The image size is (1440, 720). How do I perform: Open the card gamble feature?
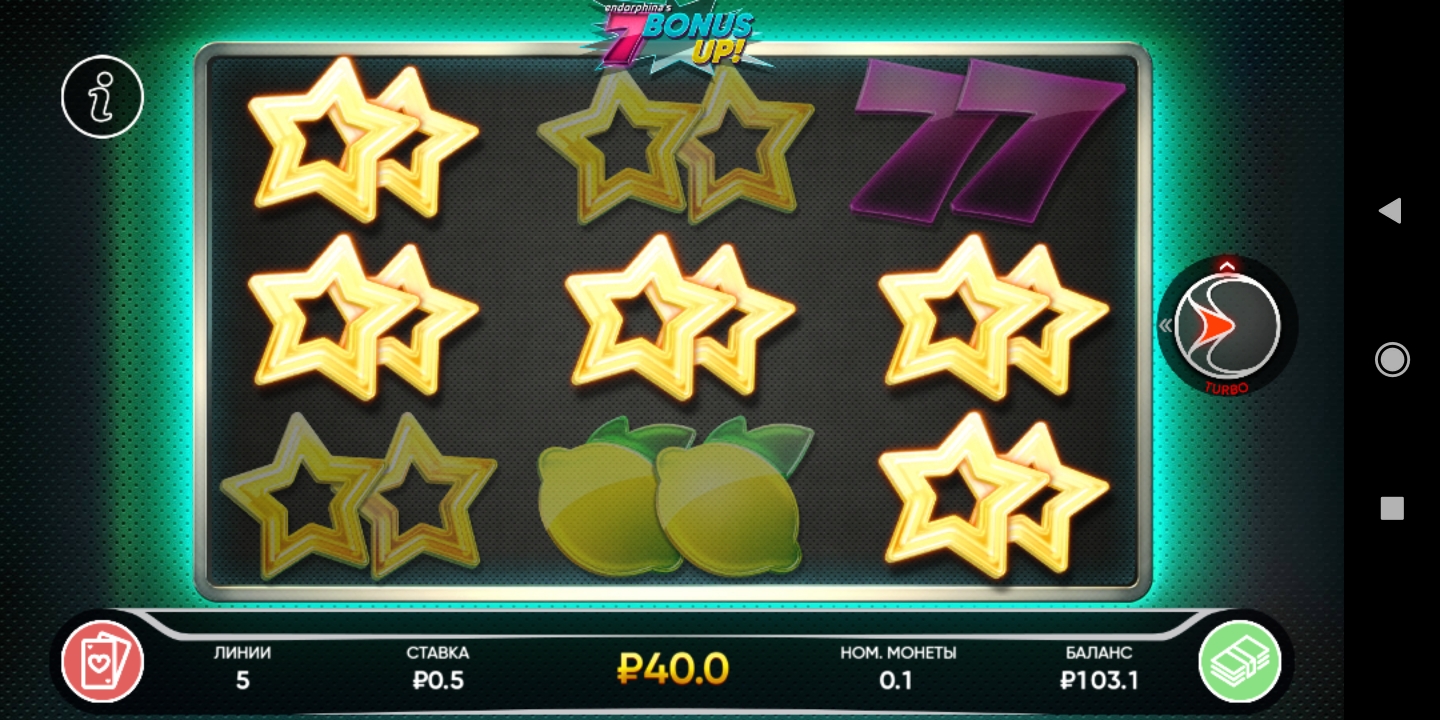(102, 661)
